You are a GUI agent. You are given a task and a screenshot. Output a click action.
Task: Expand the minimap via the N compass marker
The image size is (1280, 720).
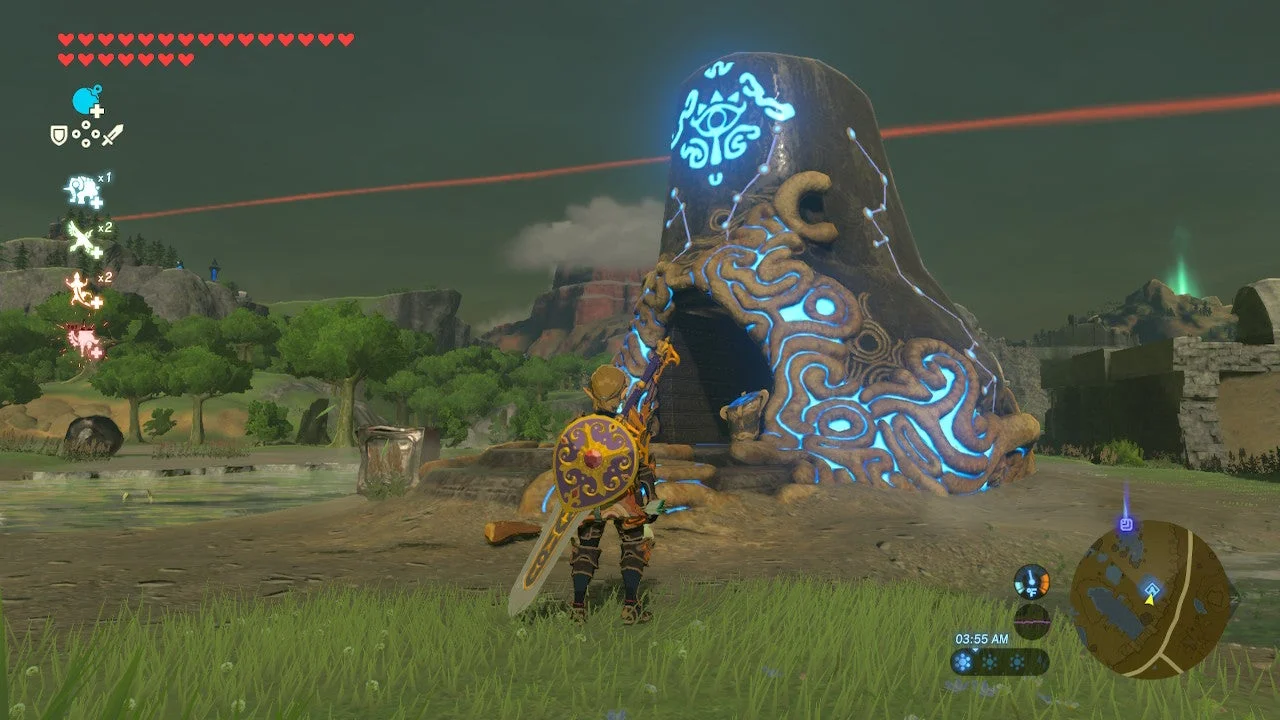click(x=1233, y=600)
